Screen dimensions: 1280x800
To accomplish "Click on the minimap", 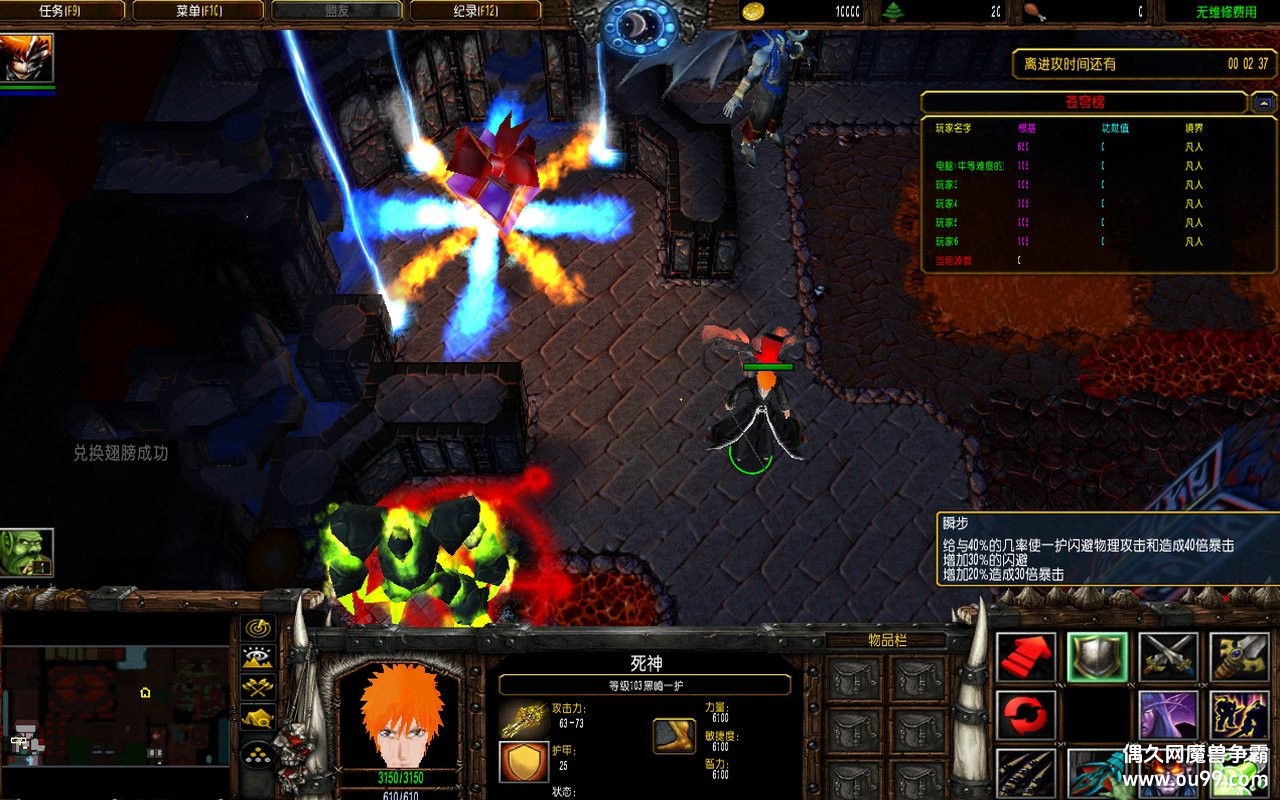I will tap(115, 705).
